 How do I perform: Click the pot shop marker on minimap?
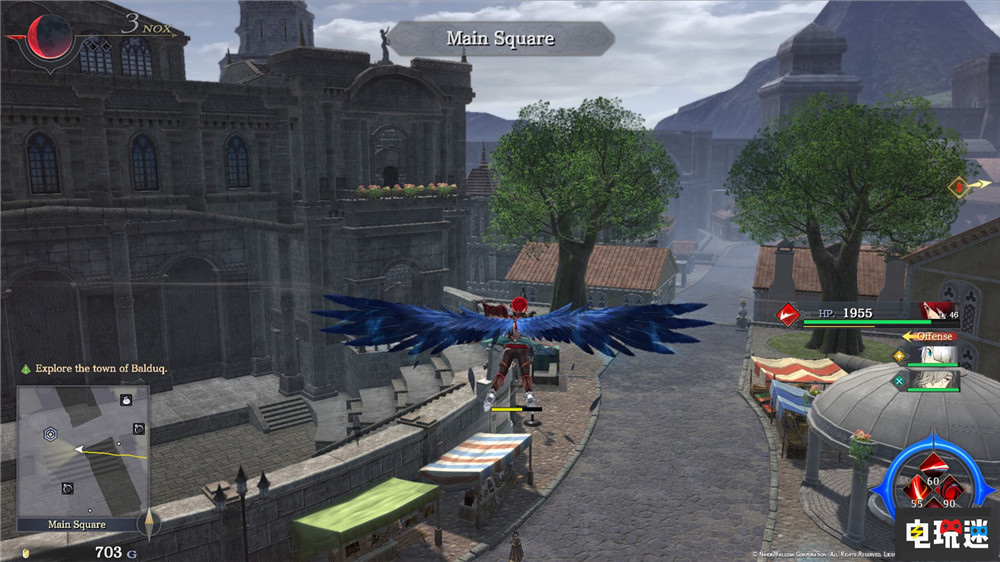(127, 400)
